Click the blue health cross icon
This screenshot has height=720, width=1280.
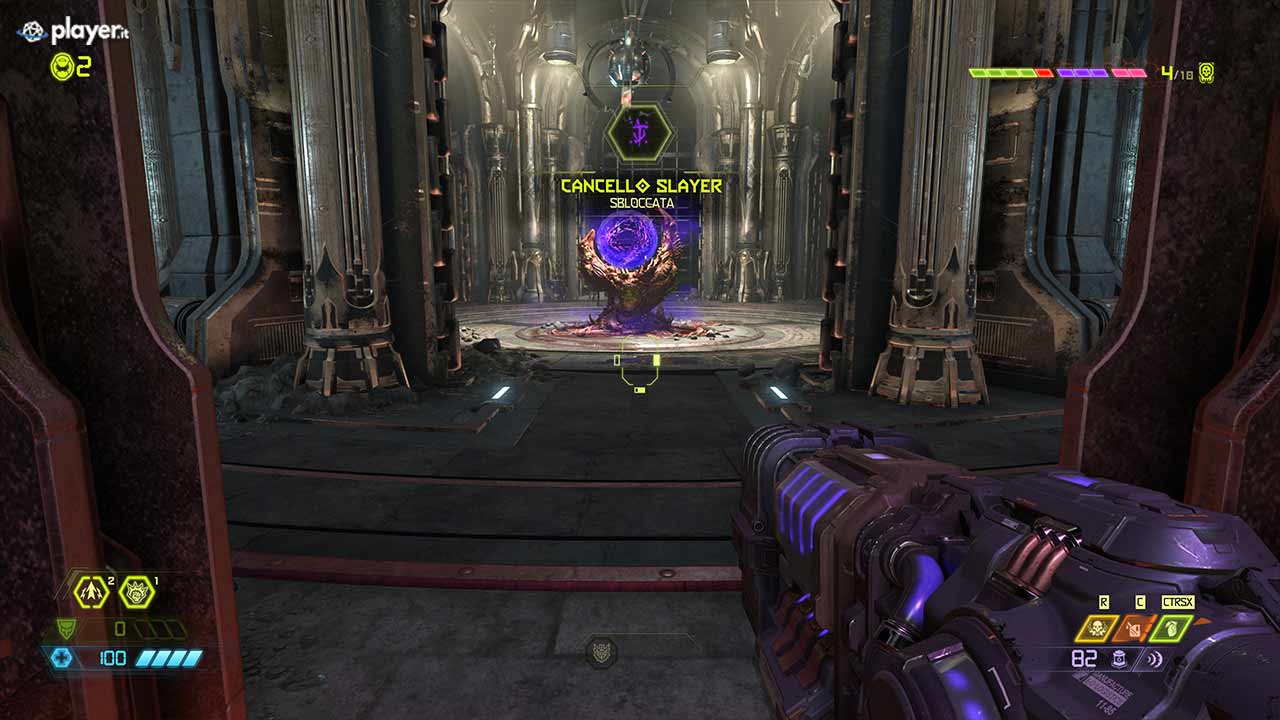[62, 658]
